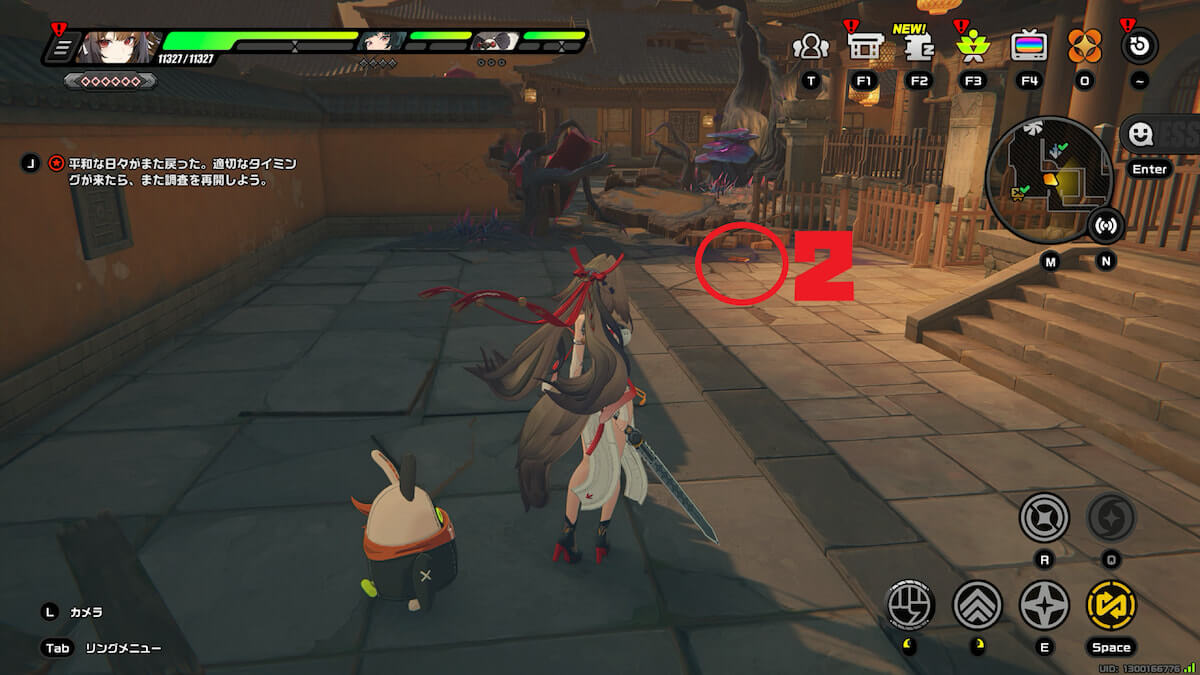Screen dimensions: 1200x675
Task: Open the quest tracker with the red star
Action: (x=56, y=162)
